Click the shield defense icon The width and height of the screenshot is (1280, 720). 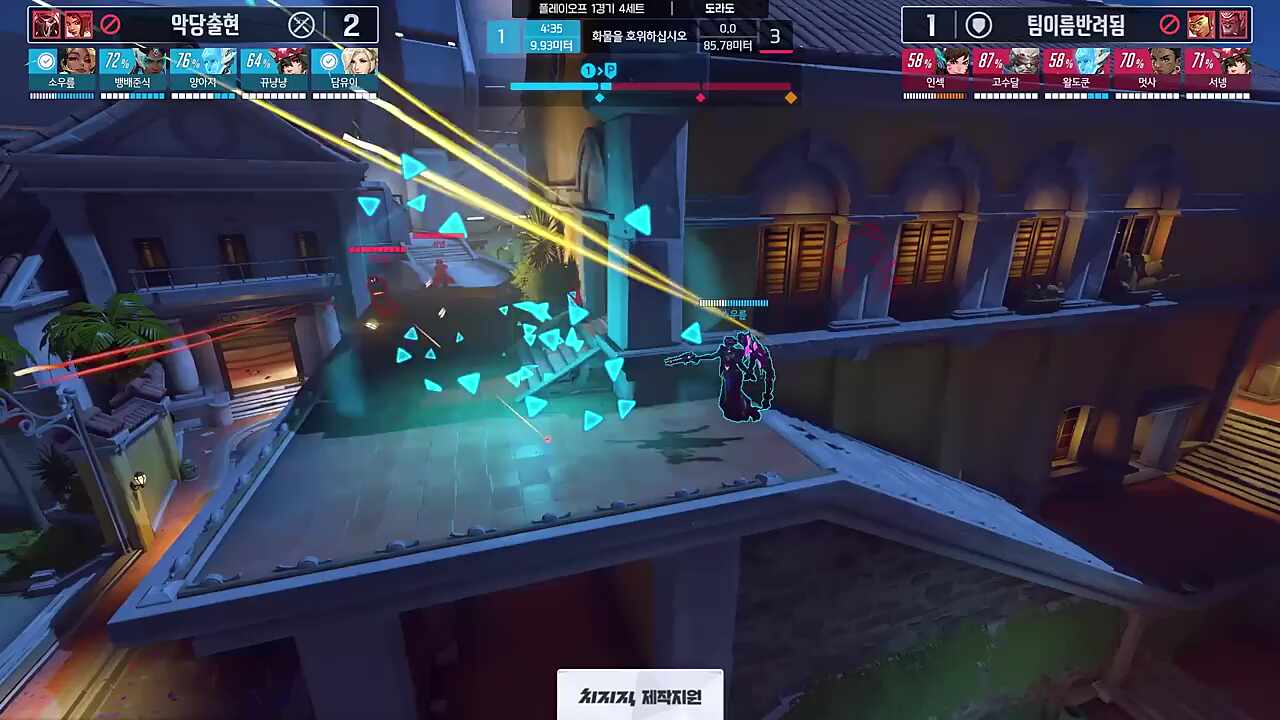click(978, 25)
